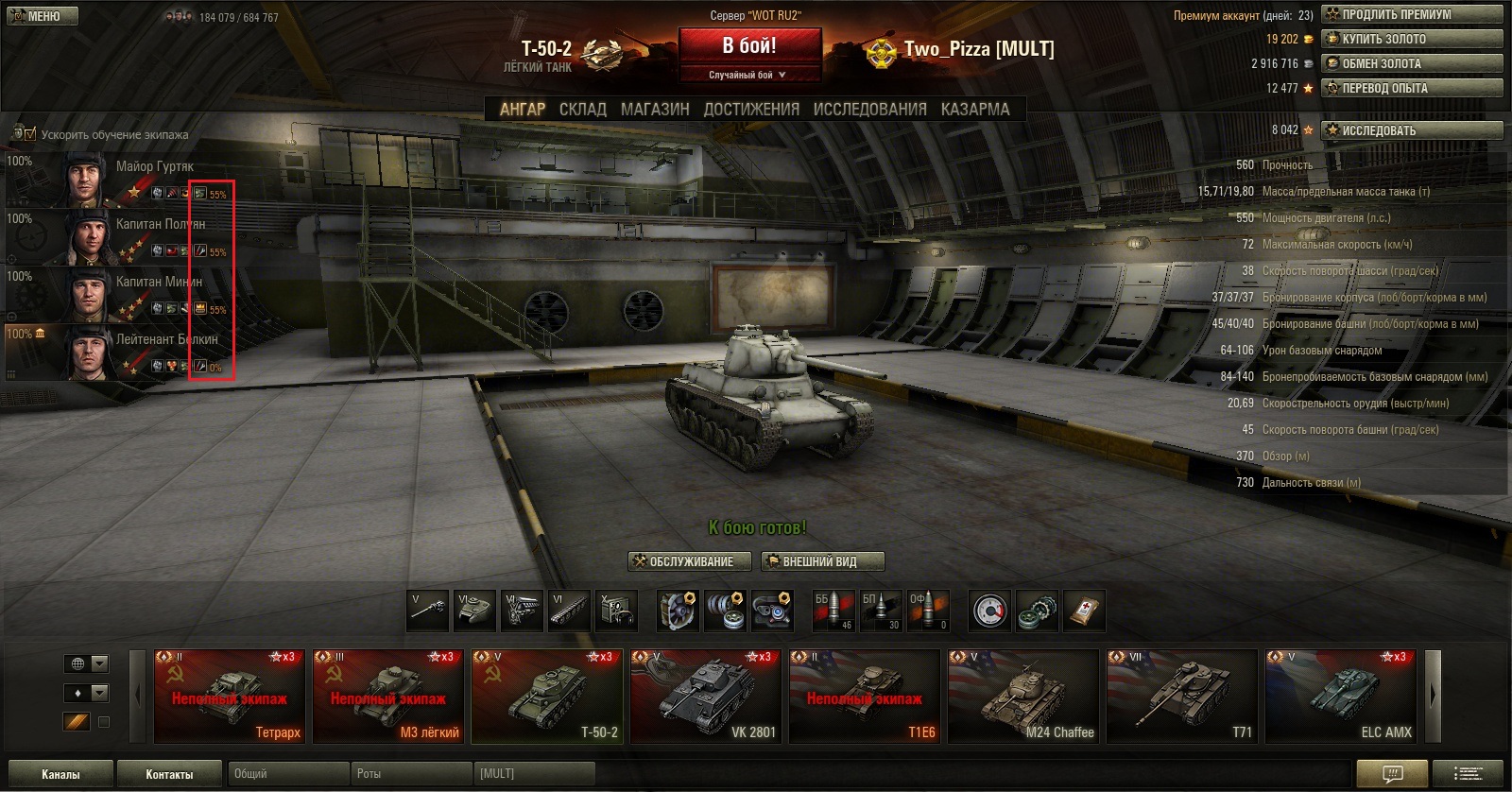Open the Контакты list
Image resolution: width=1512 pixels, height=792 pixels.
tap(169, 774)
